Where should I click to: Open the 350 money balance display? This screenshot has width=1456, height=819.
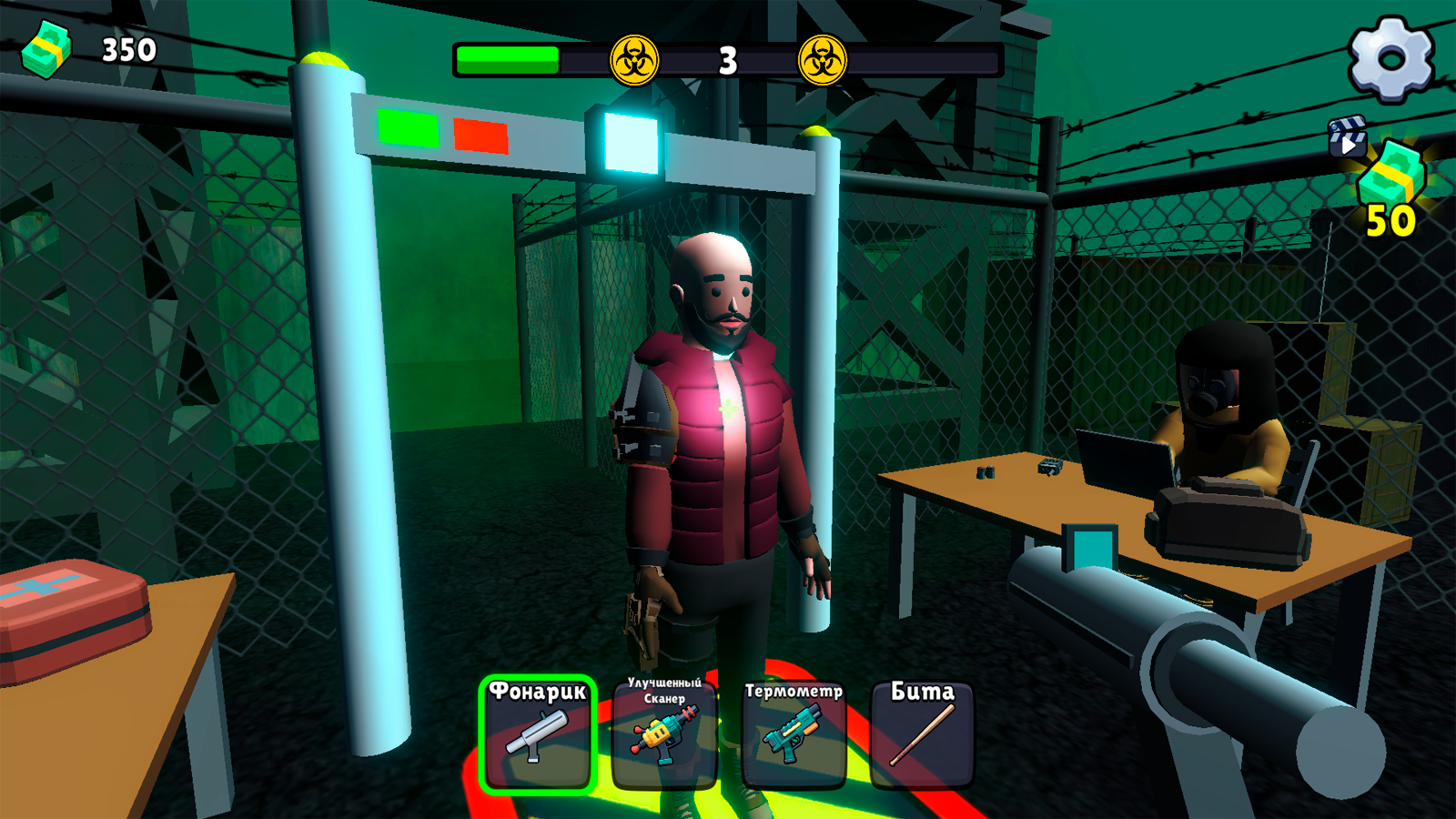click(127, 50)
